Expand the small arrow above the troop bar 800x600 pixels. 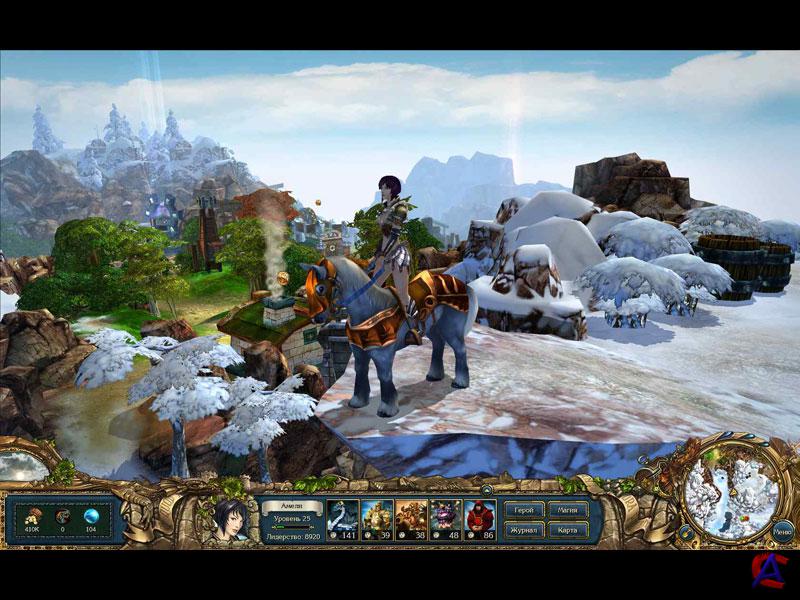point(484,491)
